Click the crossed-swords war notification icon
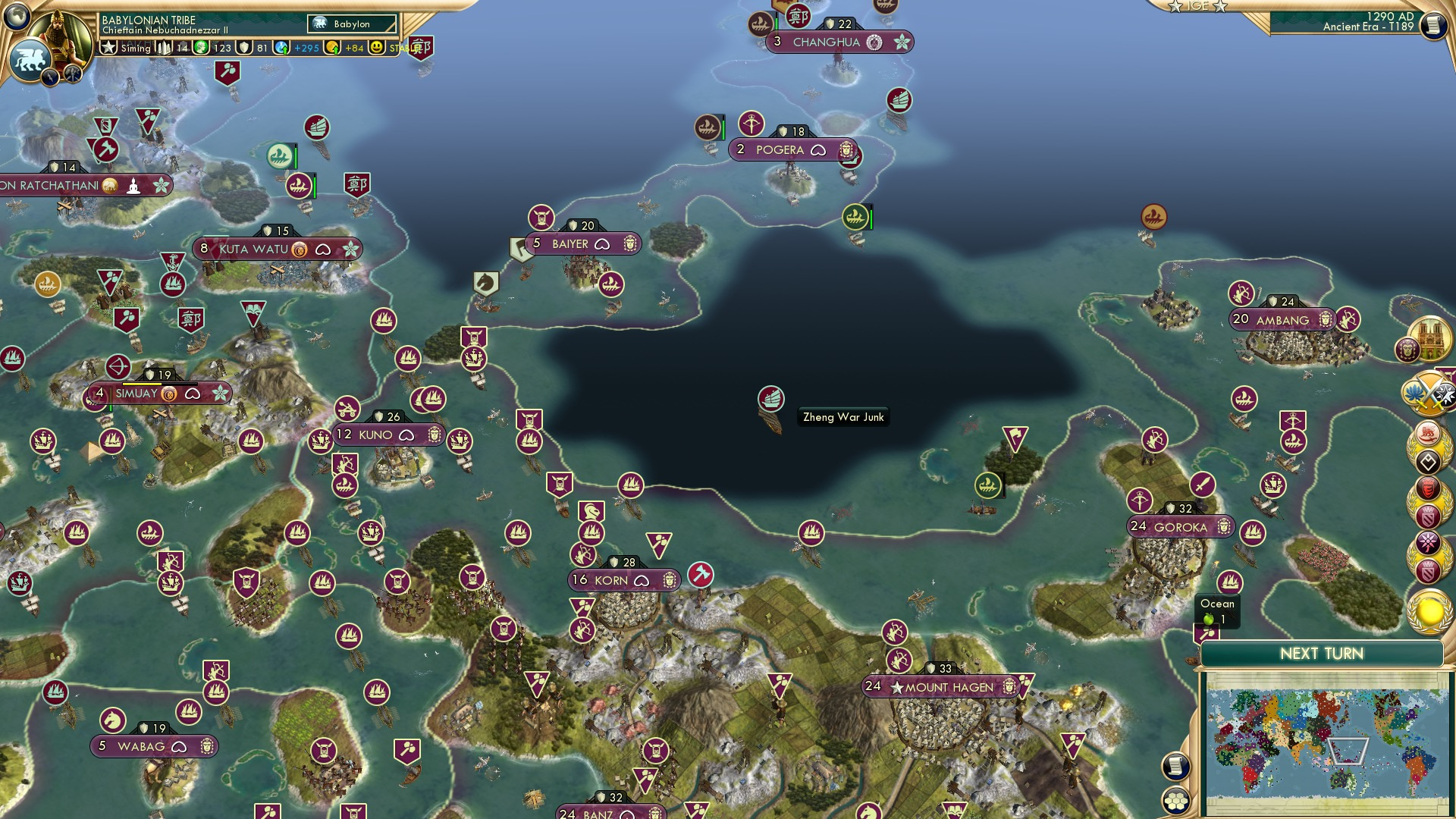The image size is (1456, 819). pos(1430,393)
